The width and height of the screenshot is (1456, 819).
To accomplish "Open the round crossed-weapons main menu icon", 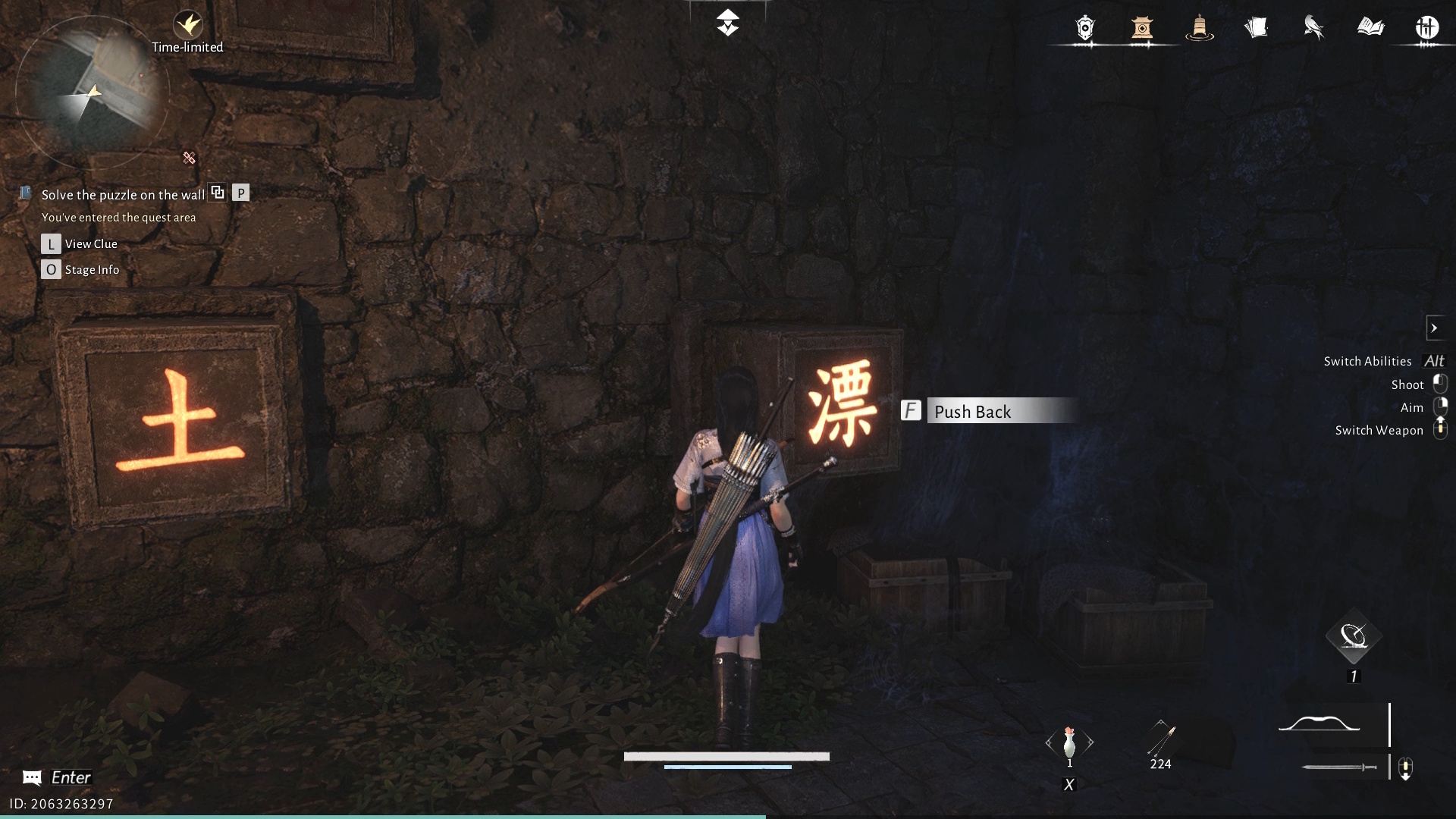I will [1427, 28].
